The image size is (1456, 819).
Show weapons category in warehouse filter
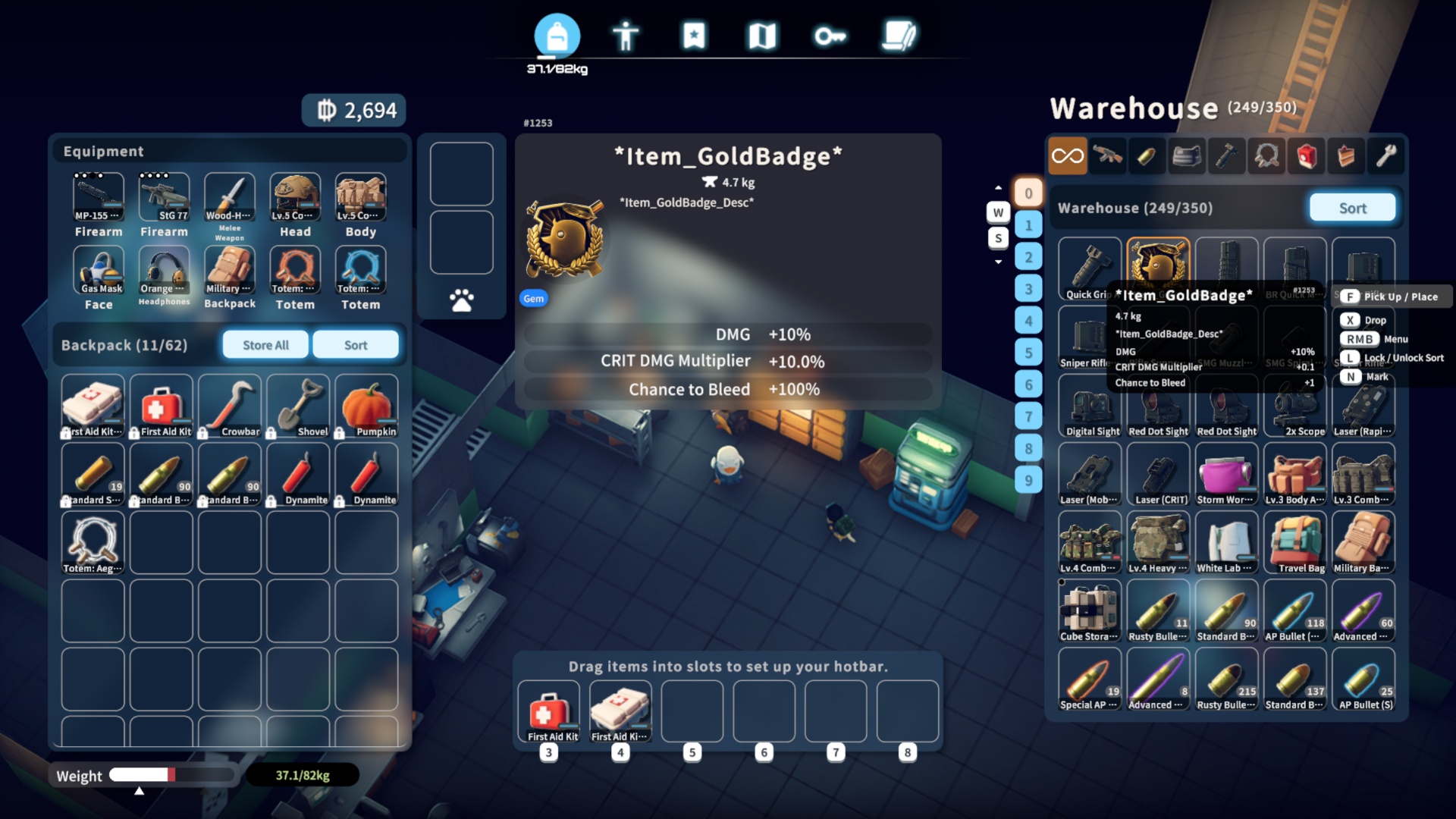(x=1108, y=156)
